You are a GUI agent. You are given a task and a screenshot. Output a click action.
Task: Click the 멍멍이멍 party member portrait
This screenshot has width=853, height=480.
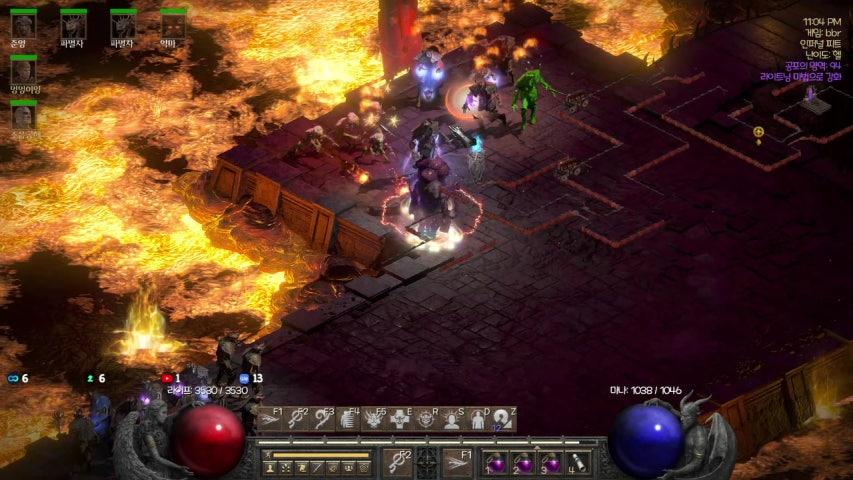(22, 70)
